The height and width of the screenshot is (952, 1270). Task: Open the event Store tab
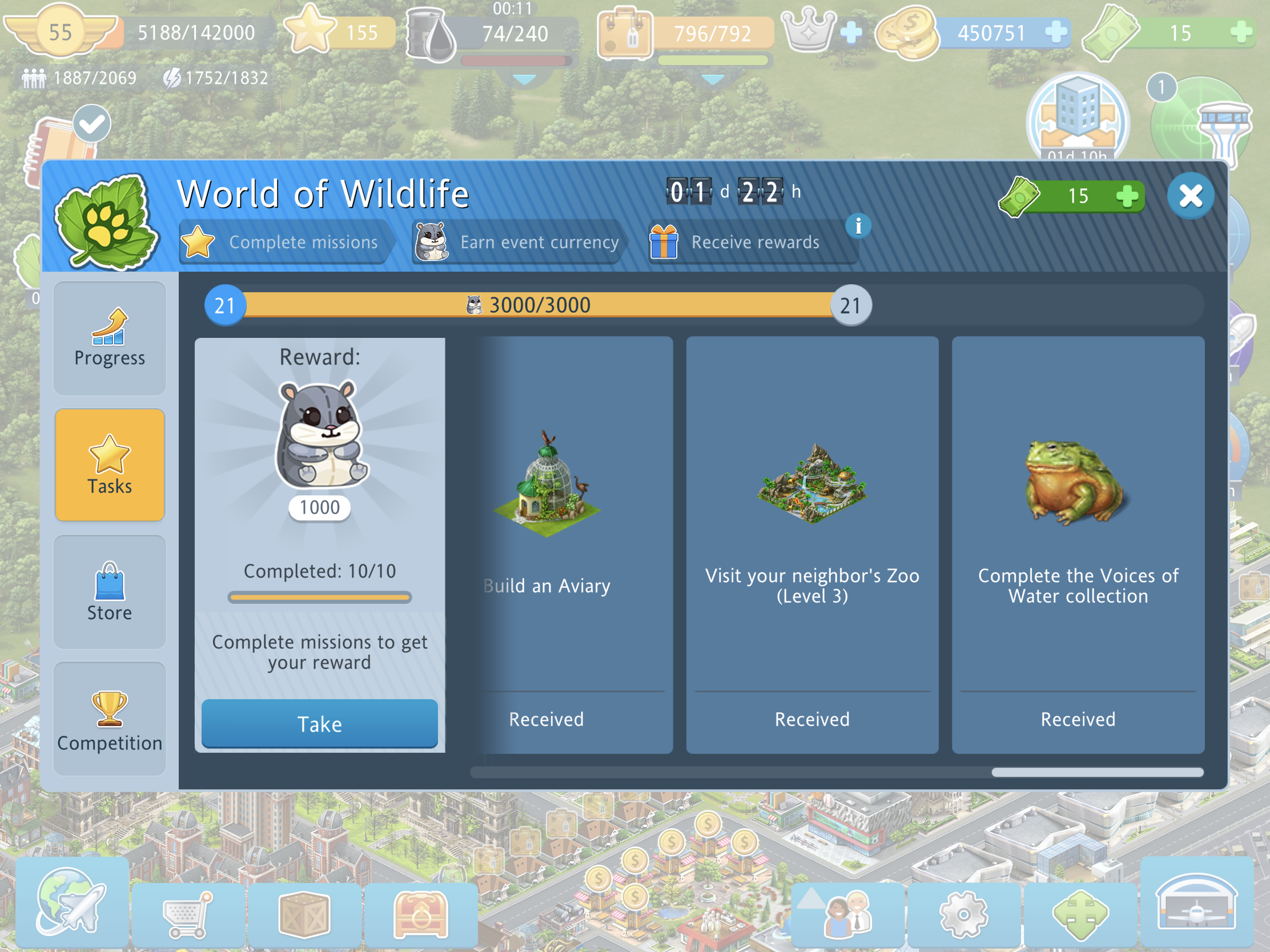tap(110, 592)
